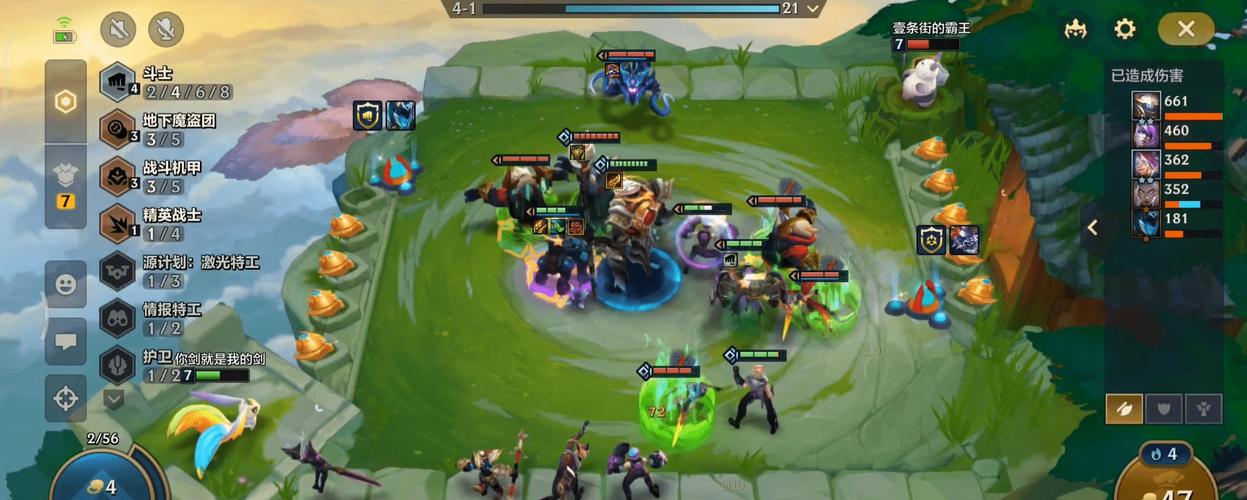Close the game with the X button
Screen dimensions: 1247x500
click(x=1186, y=29)
